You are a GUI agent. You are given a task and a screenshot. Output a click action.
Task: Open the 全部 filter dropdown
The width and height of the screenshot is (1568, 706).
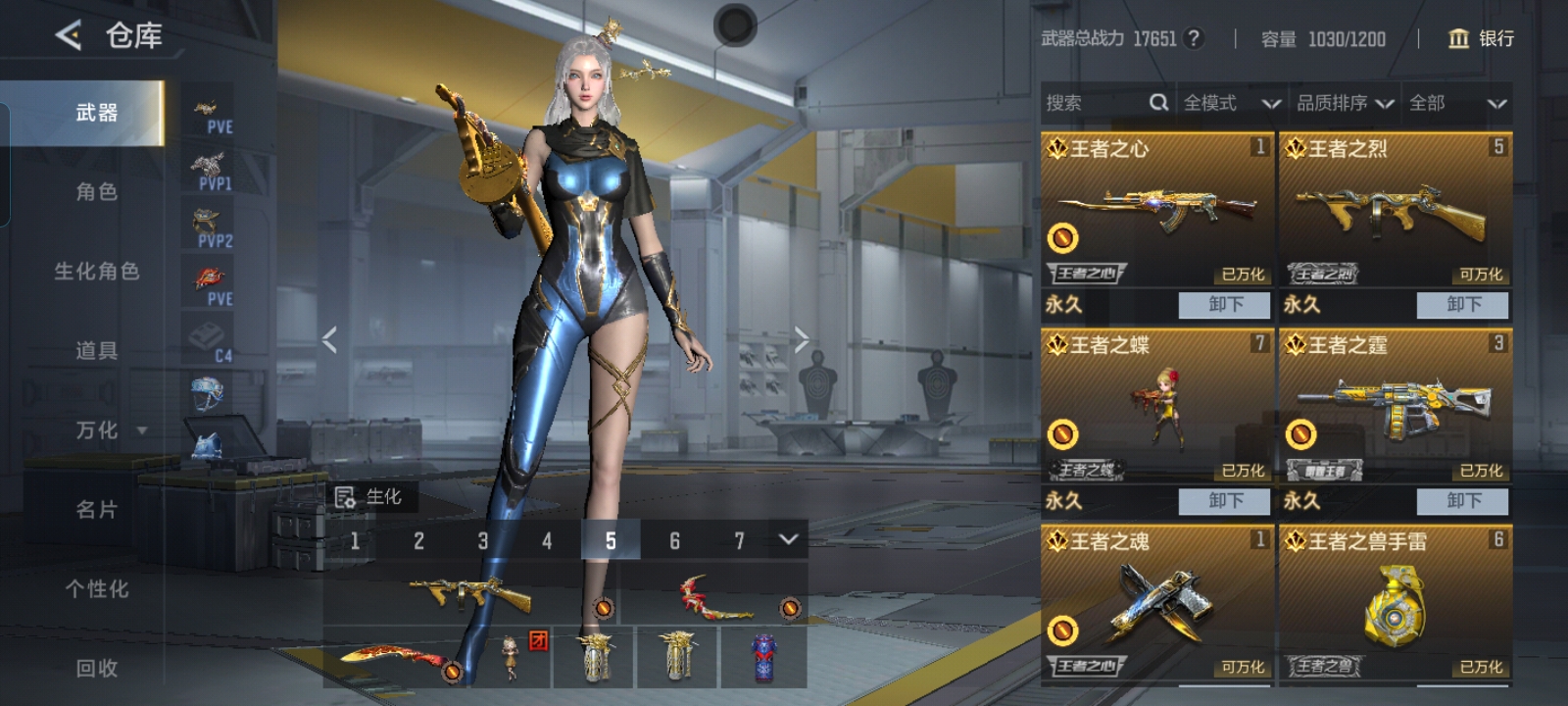pyautogui.click(x=1456, y=103)
